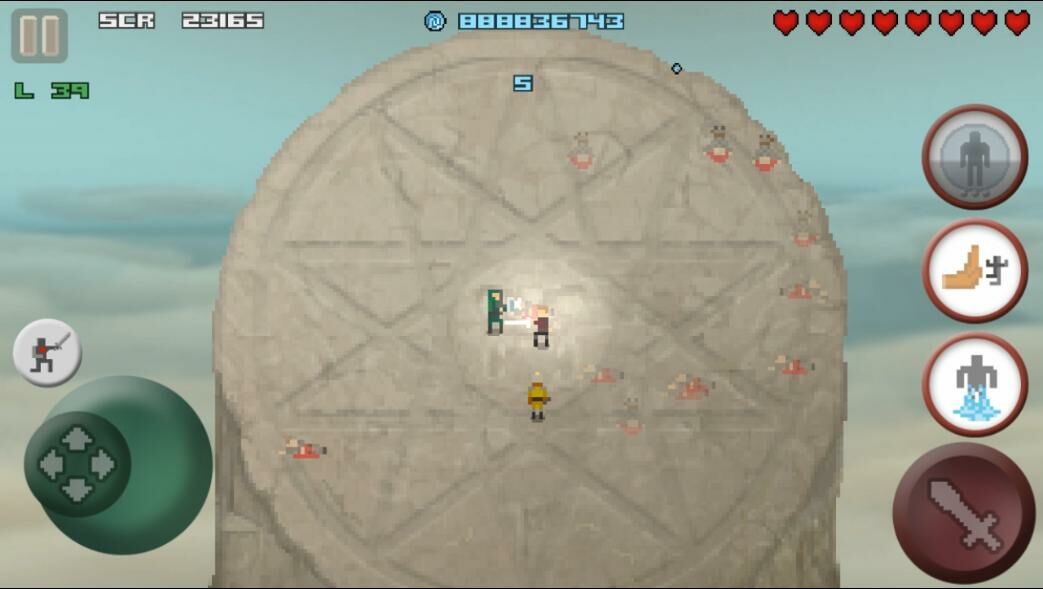Tap the virtual directional joystick pad
The height and width of the screenshot is (589, 1043).
[77, 464]
